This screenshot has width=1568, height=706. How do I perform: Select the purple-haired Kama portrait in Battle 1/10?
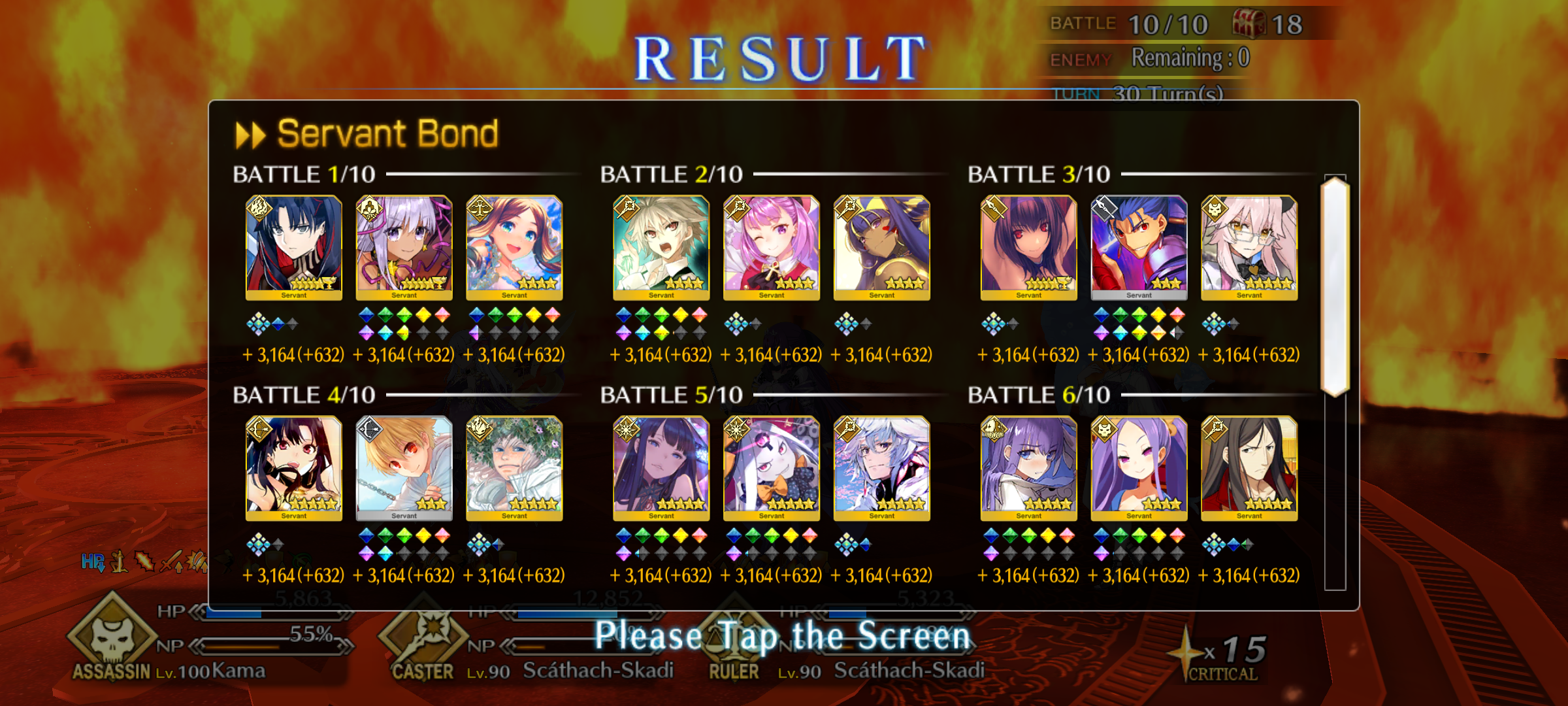pos(404,246)
